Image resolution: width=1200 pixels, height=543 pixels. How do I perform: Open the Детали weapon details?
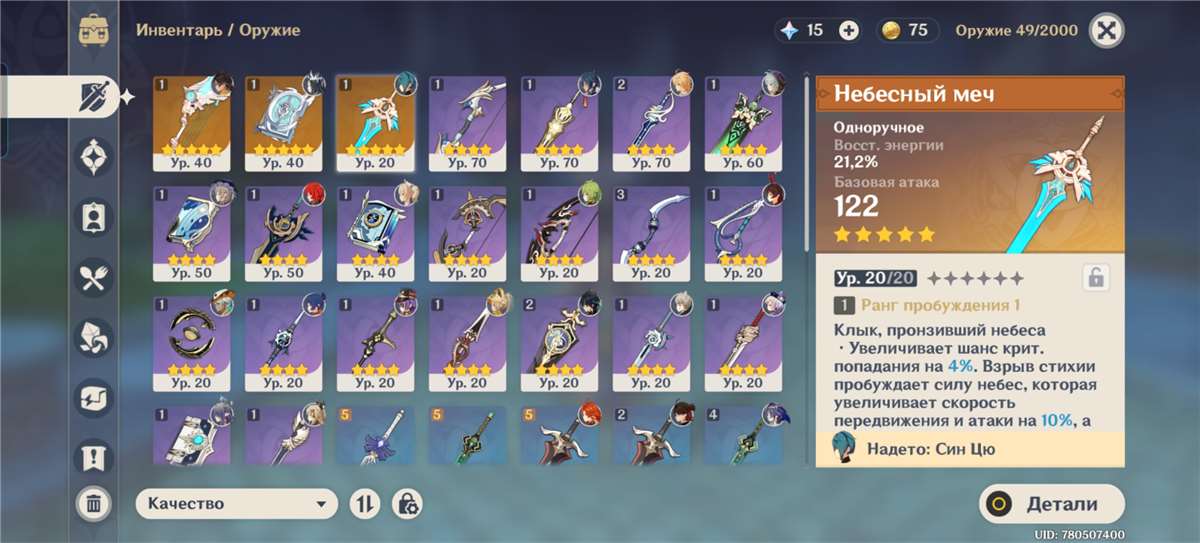click(x=1051, y=505)
